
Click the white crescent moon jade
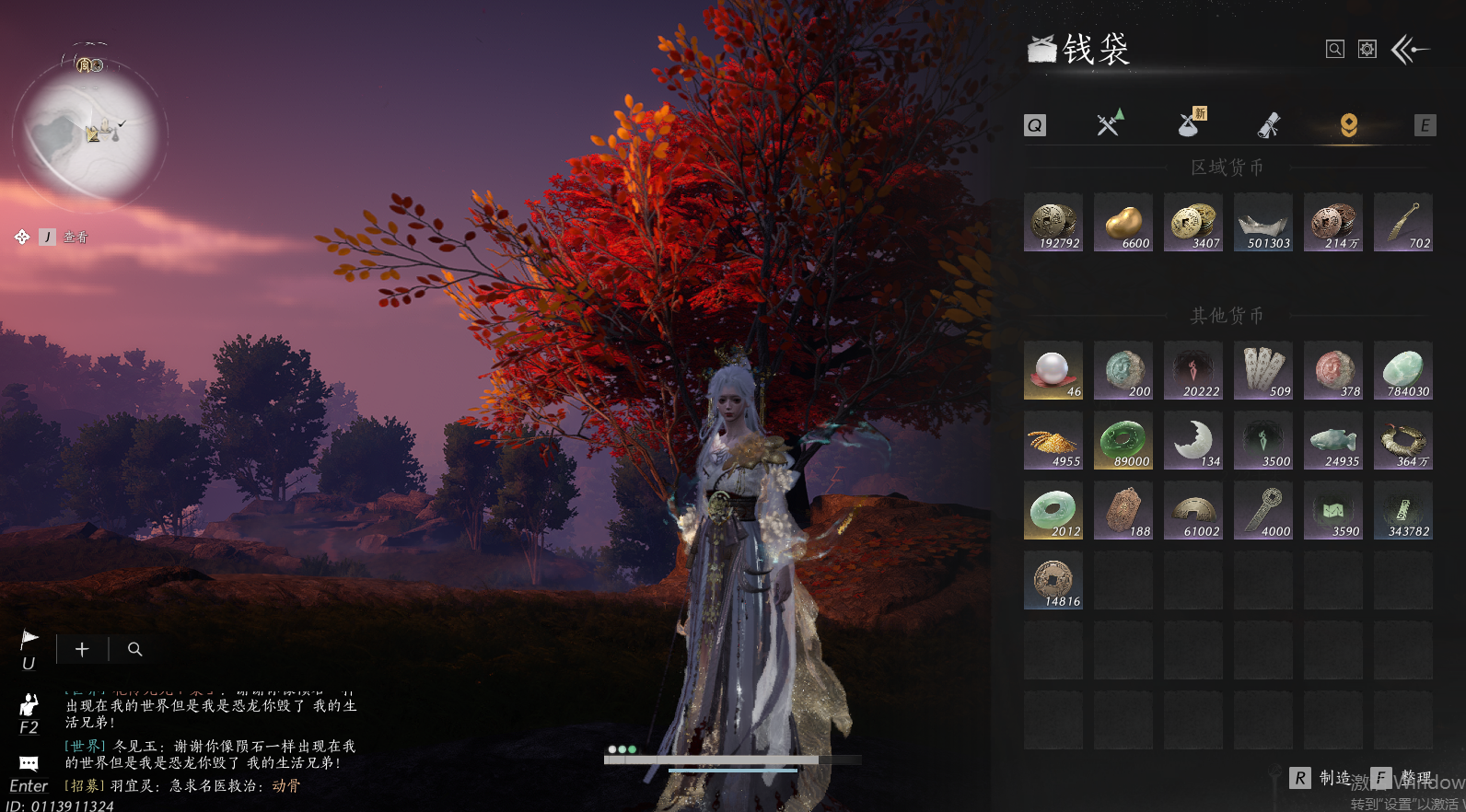(1193, 441)
